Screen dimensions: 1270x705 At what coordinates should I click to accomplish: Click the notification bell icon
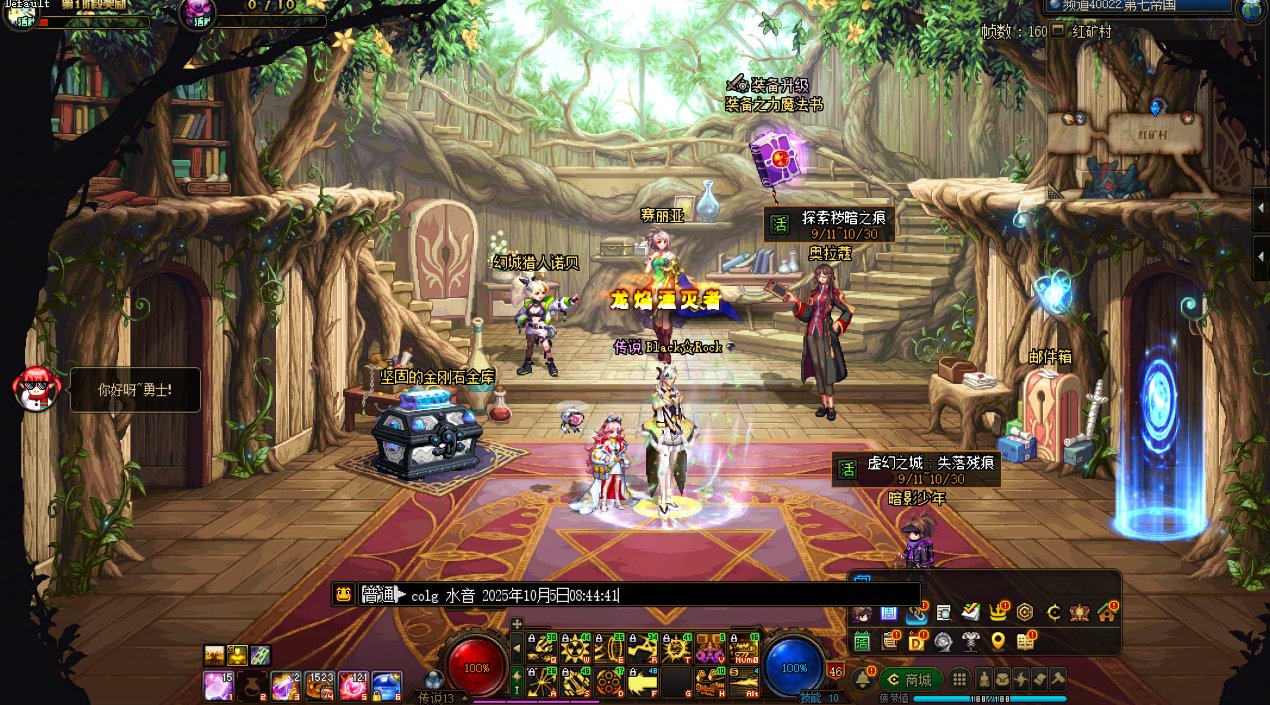click(x=862, y=680)
